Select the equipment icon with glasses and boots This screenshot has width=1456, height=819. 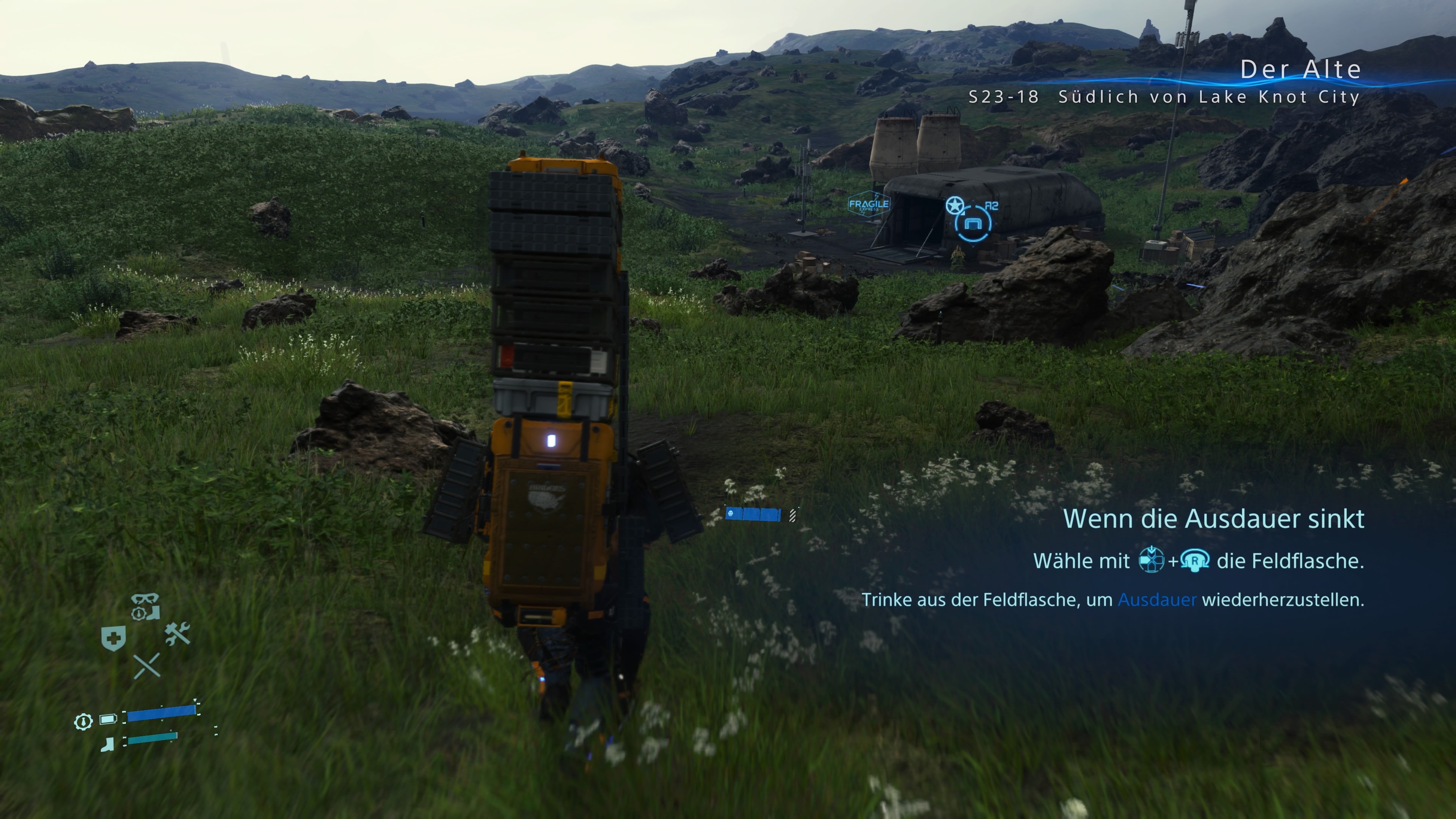click(x=146, y=607)
